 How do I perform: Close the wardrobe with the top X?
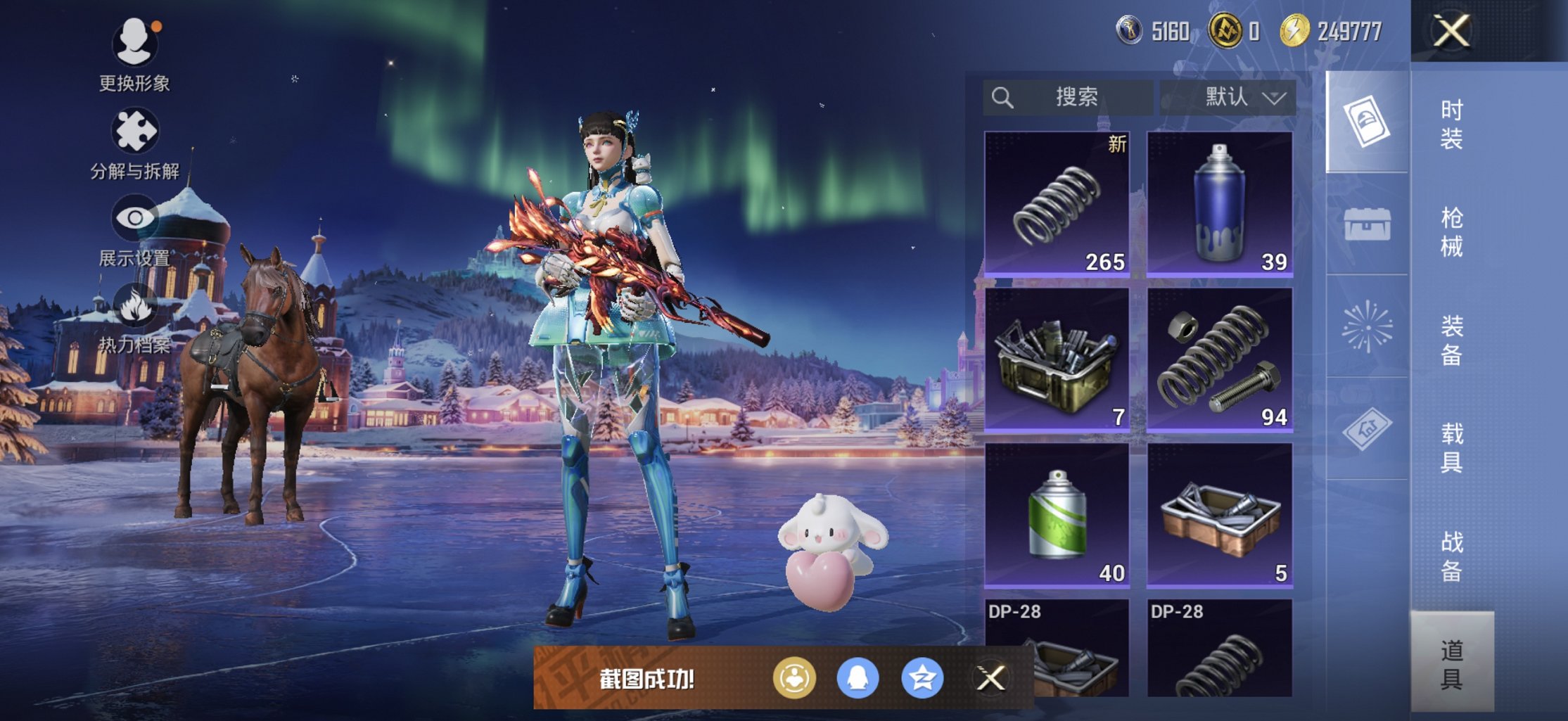click(x=1452, y=31)
